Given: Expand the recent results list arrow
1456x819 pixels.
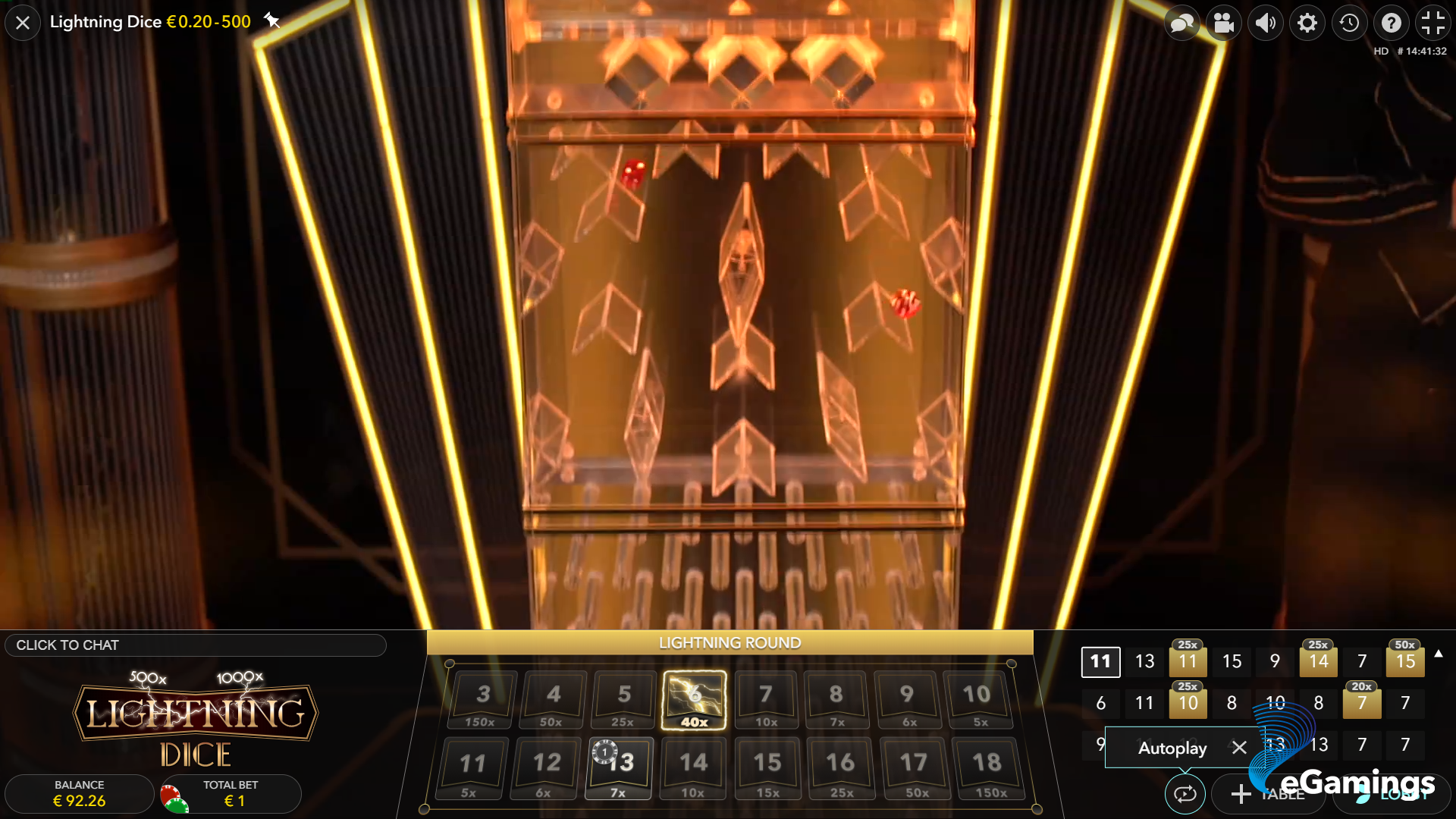Looking at the screenshot, I should [1439, 654].
